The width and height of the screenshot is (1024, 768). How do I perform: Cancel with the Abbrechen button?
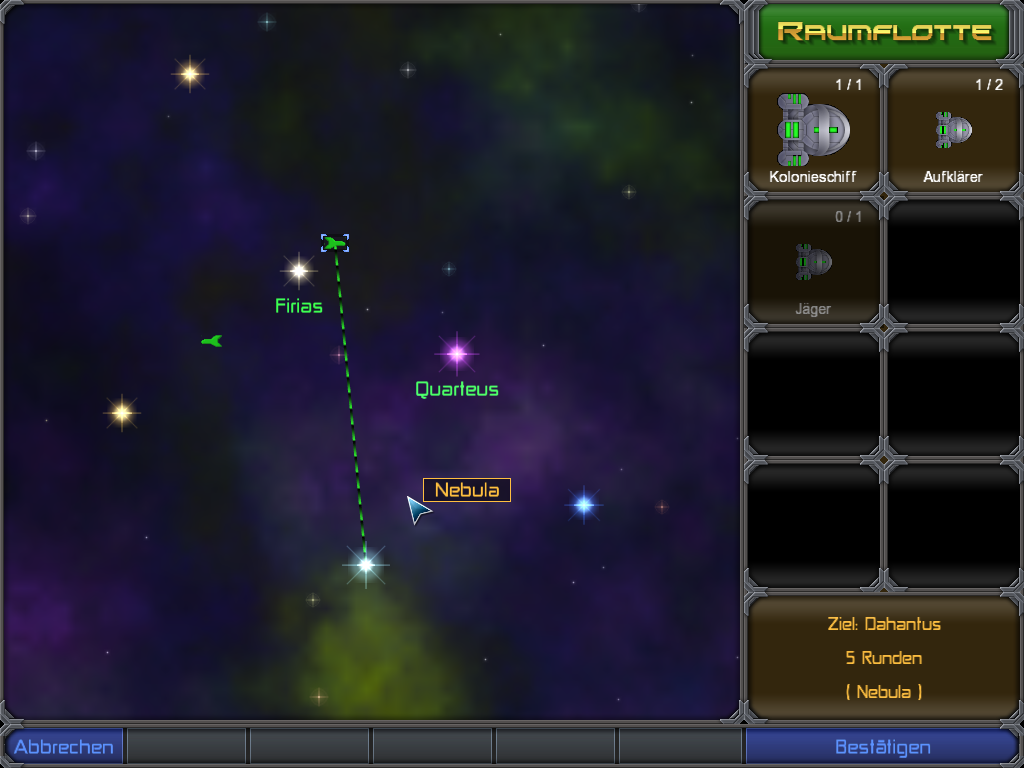(x=64, y=747)
